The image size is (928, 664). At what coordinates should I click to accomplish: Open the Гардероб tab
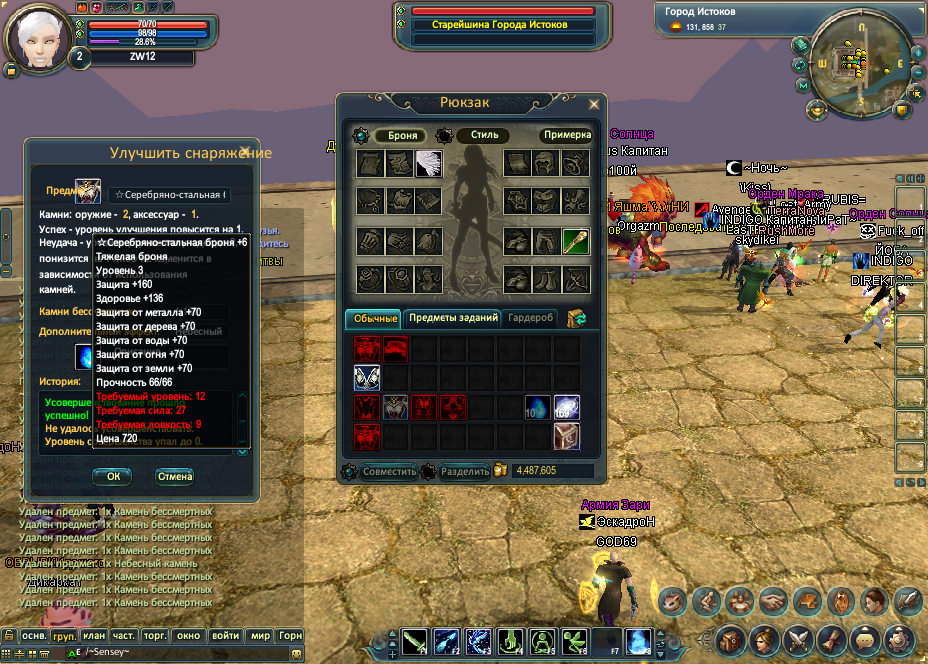point(530,318)
